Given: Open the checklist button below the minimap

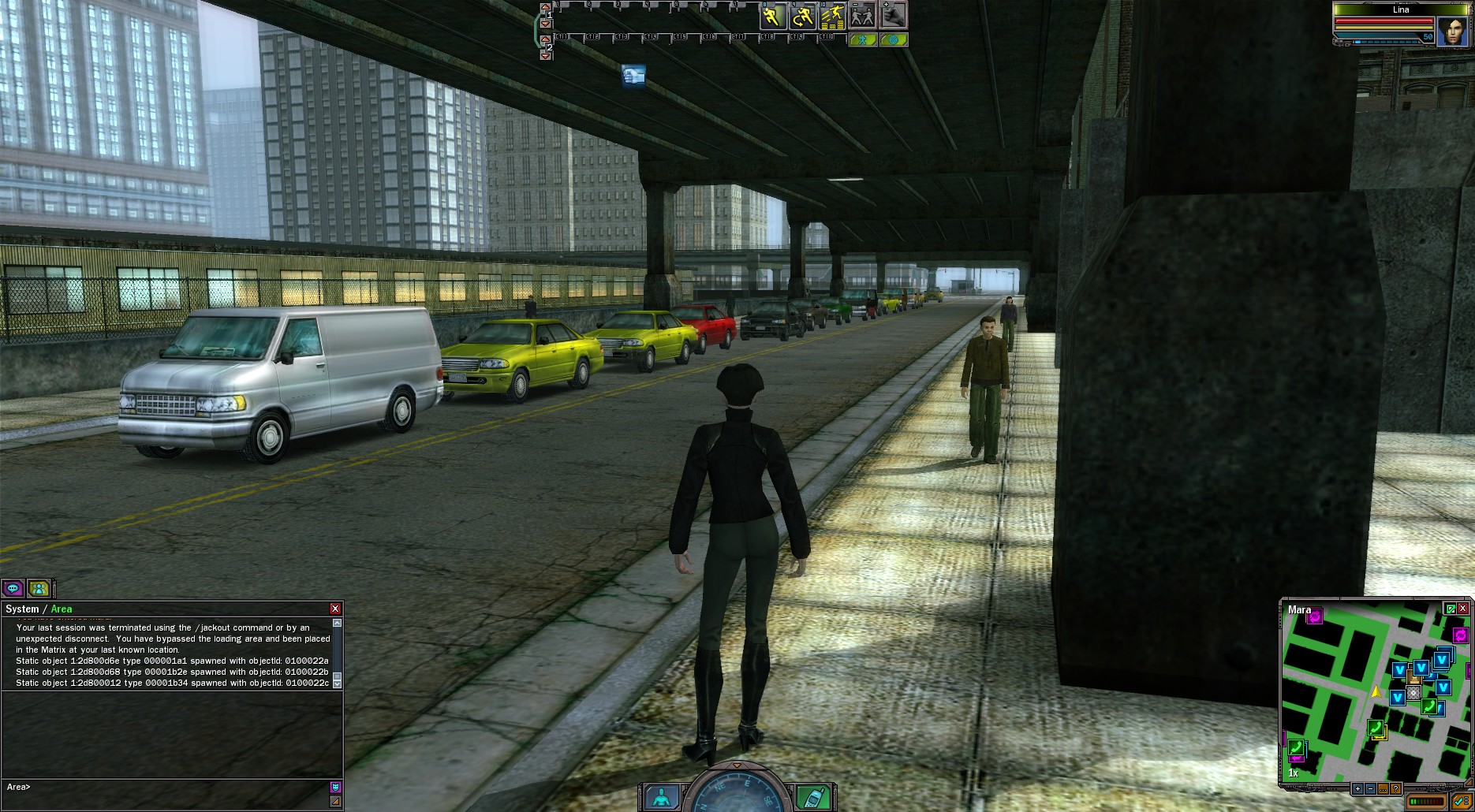Looking at the screenshot, I should pyautogui.click(x=1461, y=802).
